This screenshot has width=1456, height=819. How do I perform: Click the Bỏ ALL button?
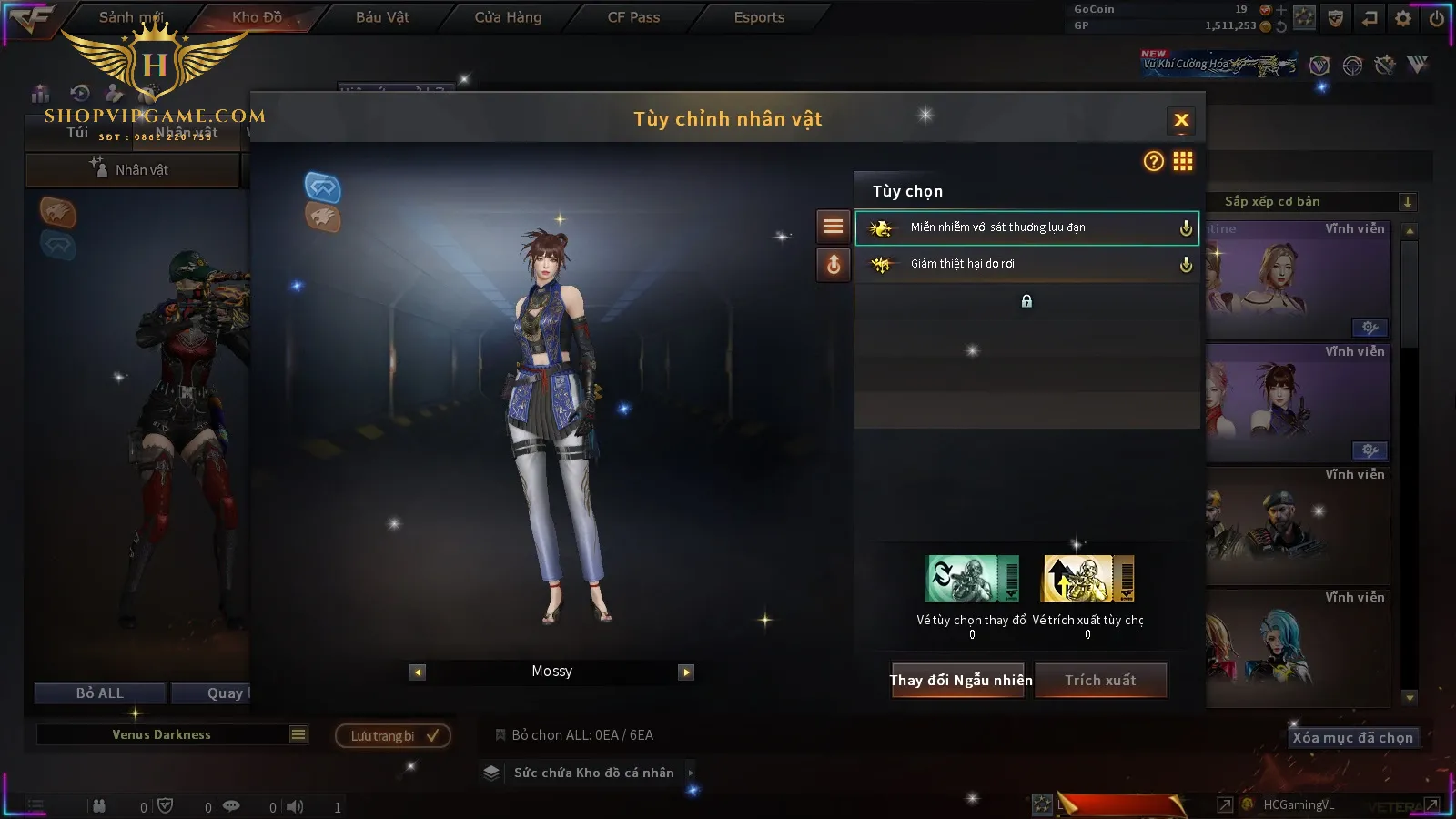[x=99, y=693]
